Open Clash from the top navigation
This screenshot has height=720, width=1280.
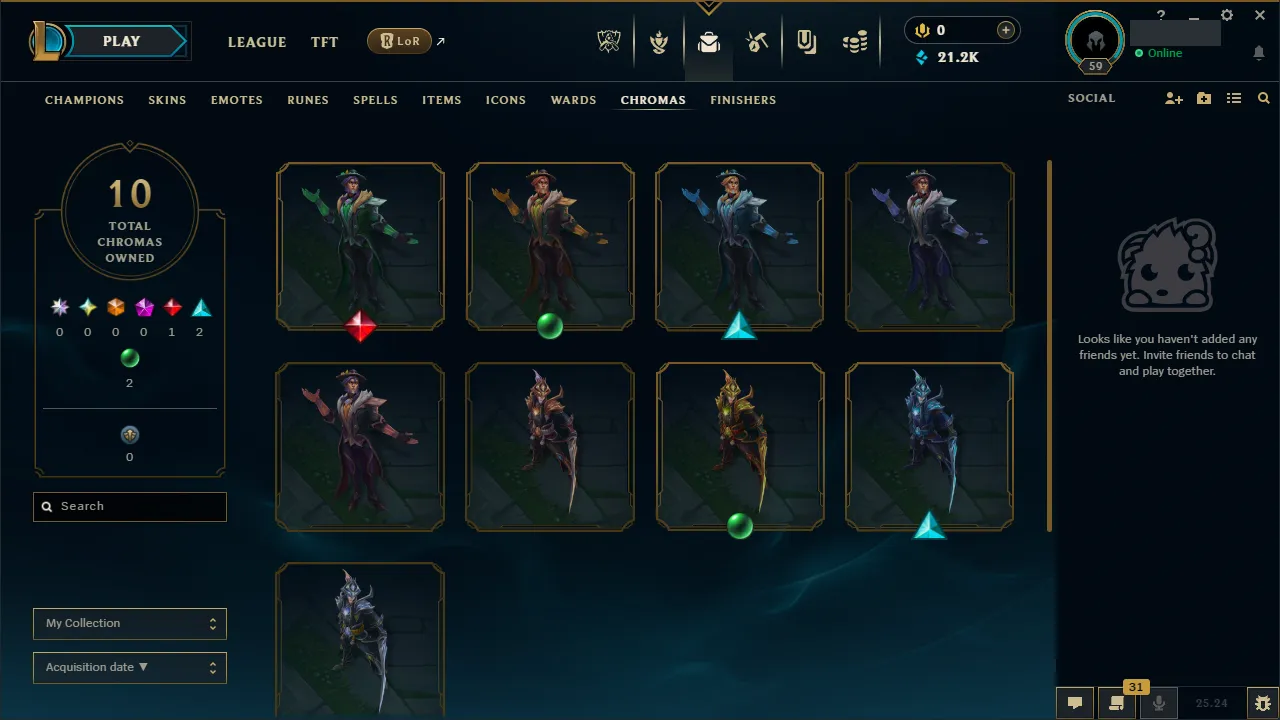pyautogui.click(x=659, y=41)
